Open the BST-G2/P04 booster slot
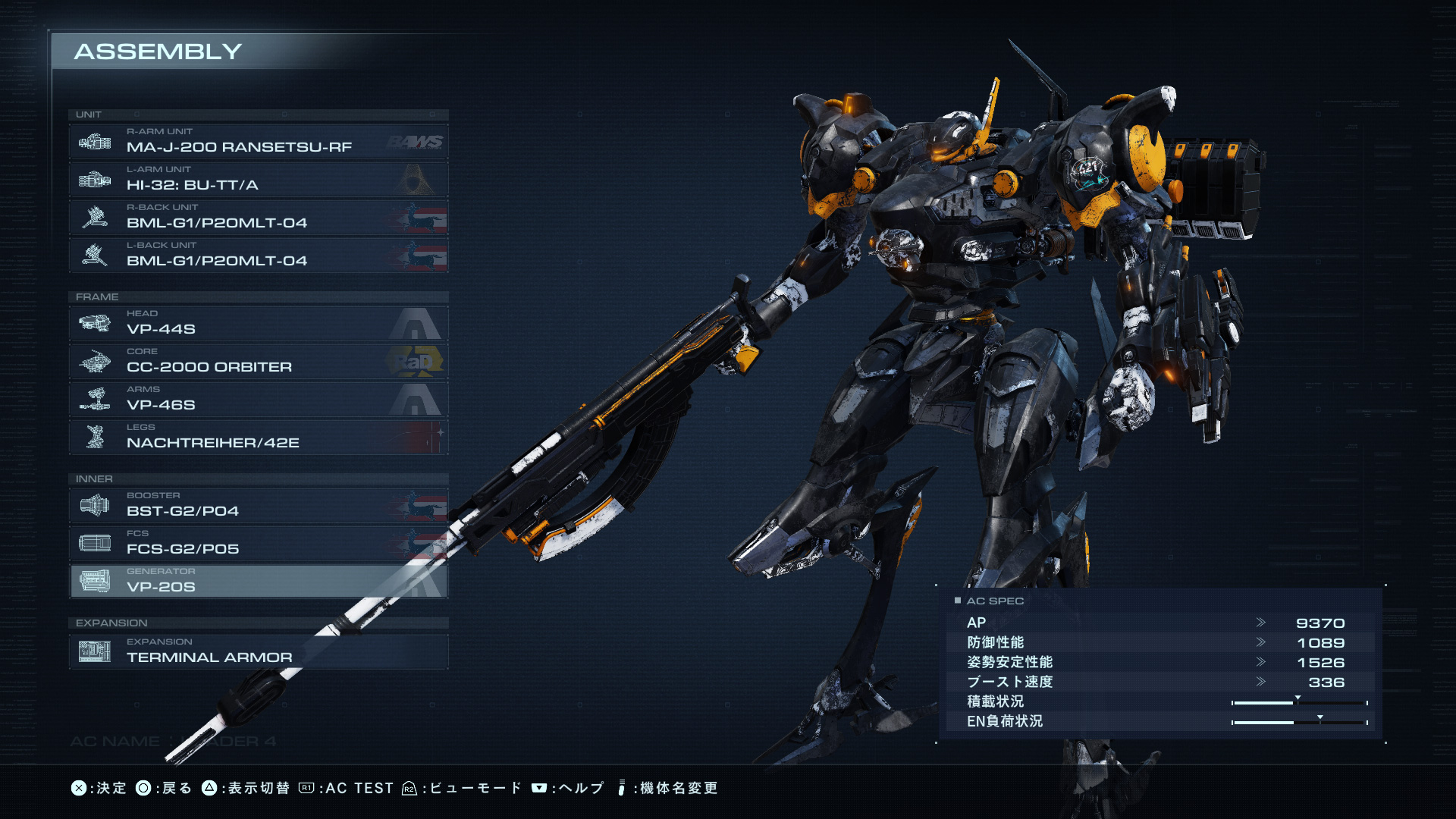 click(x=258, y=506)
